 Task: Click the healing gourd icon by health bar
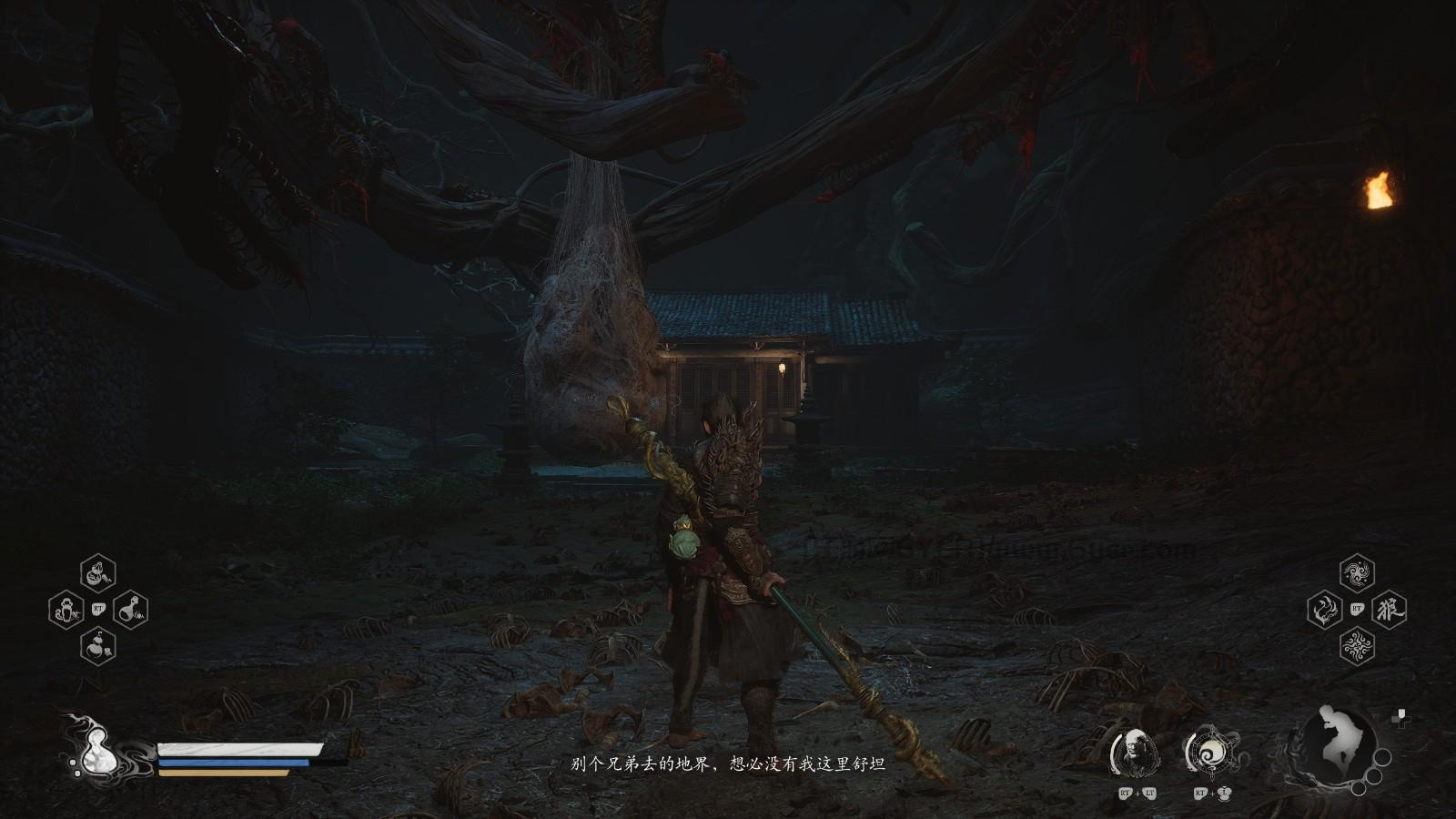(x=91, y=748)
